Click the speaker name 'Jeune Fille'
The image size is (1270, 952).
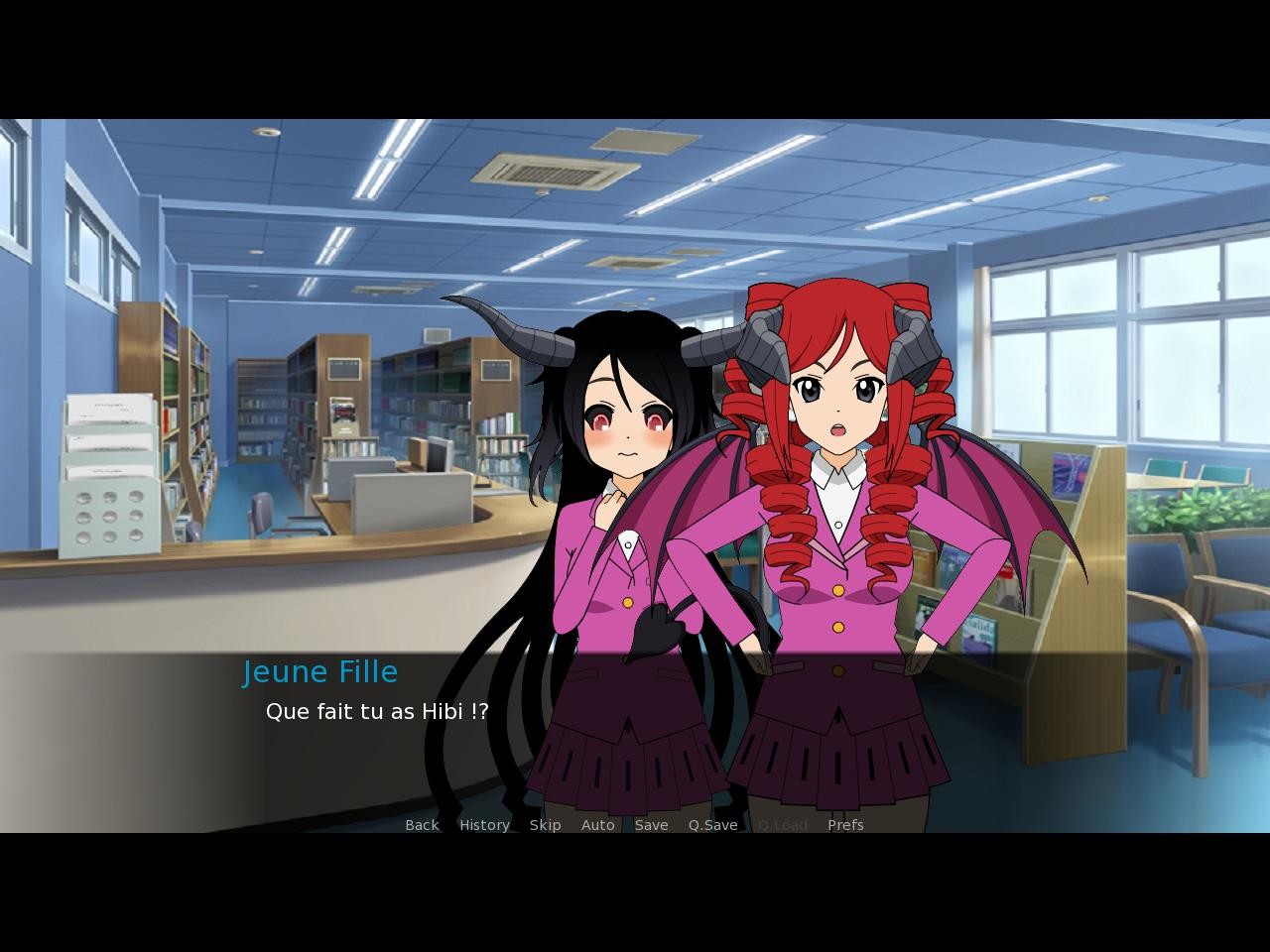[x=320, y=671]
